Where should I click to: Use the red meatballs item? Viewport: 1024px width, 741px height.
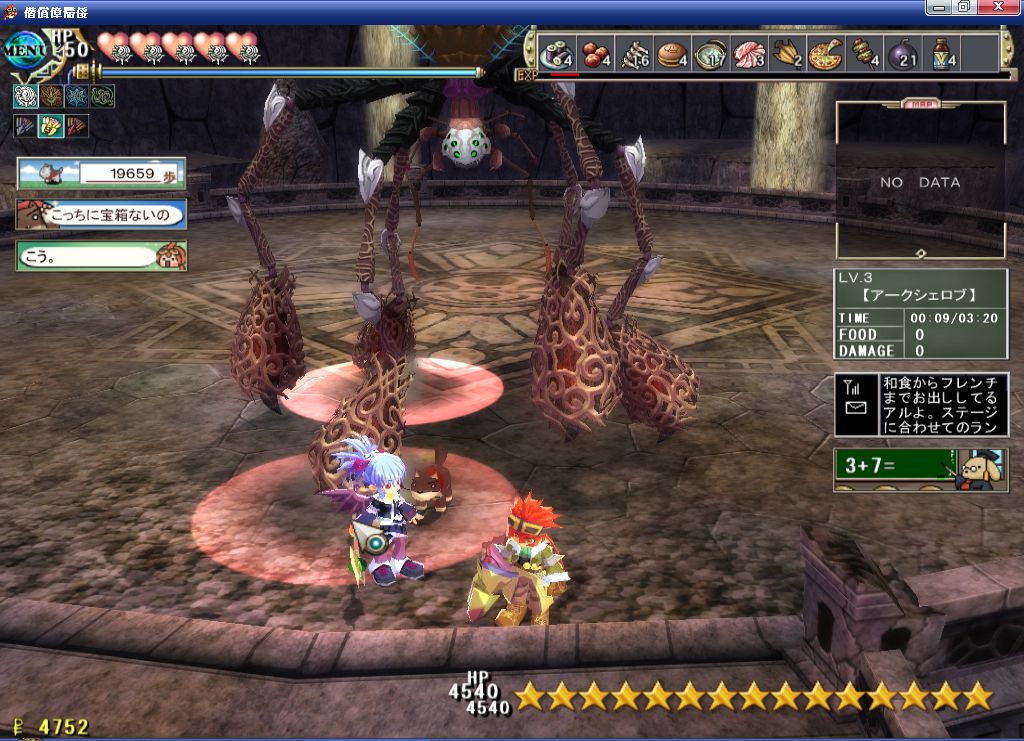point(596,52)
